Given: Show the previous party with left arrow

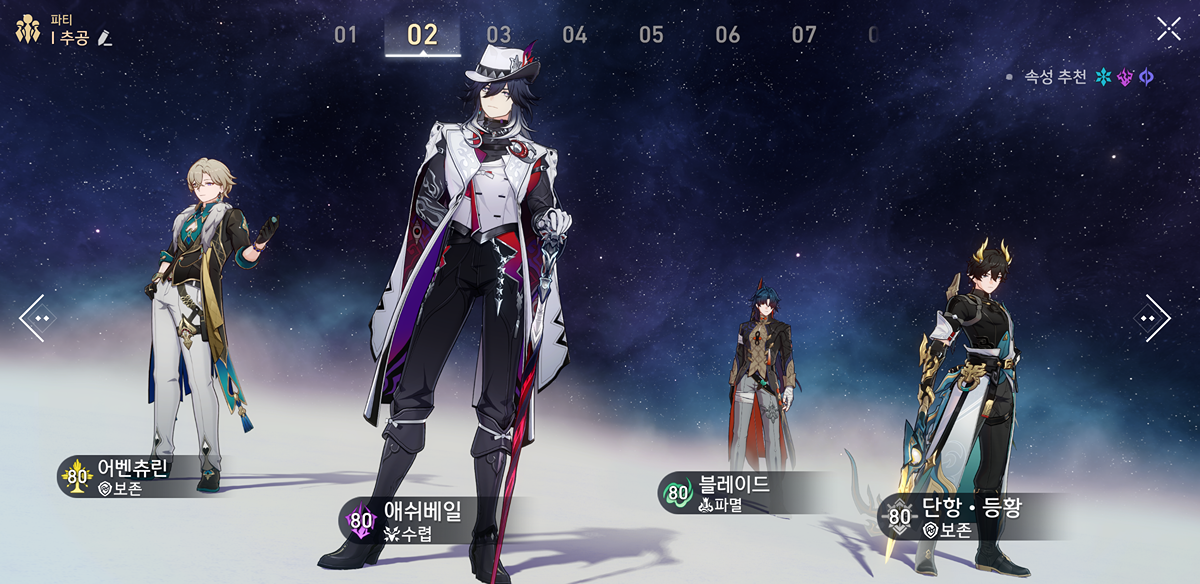Looking at the screenshot, I should click(x=36, y=318).
